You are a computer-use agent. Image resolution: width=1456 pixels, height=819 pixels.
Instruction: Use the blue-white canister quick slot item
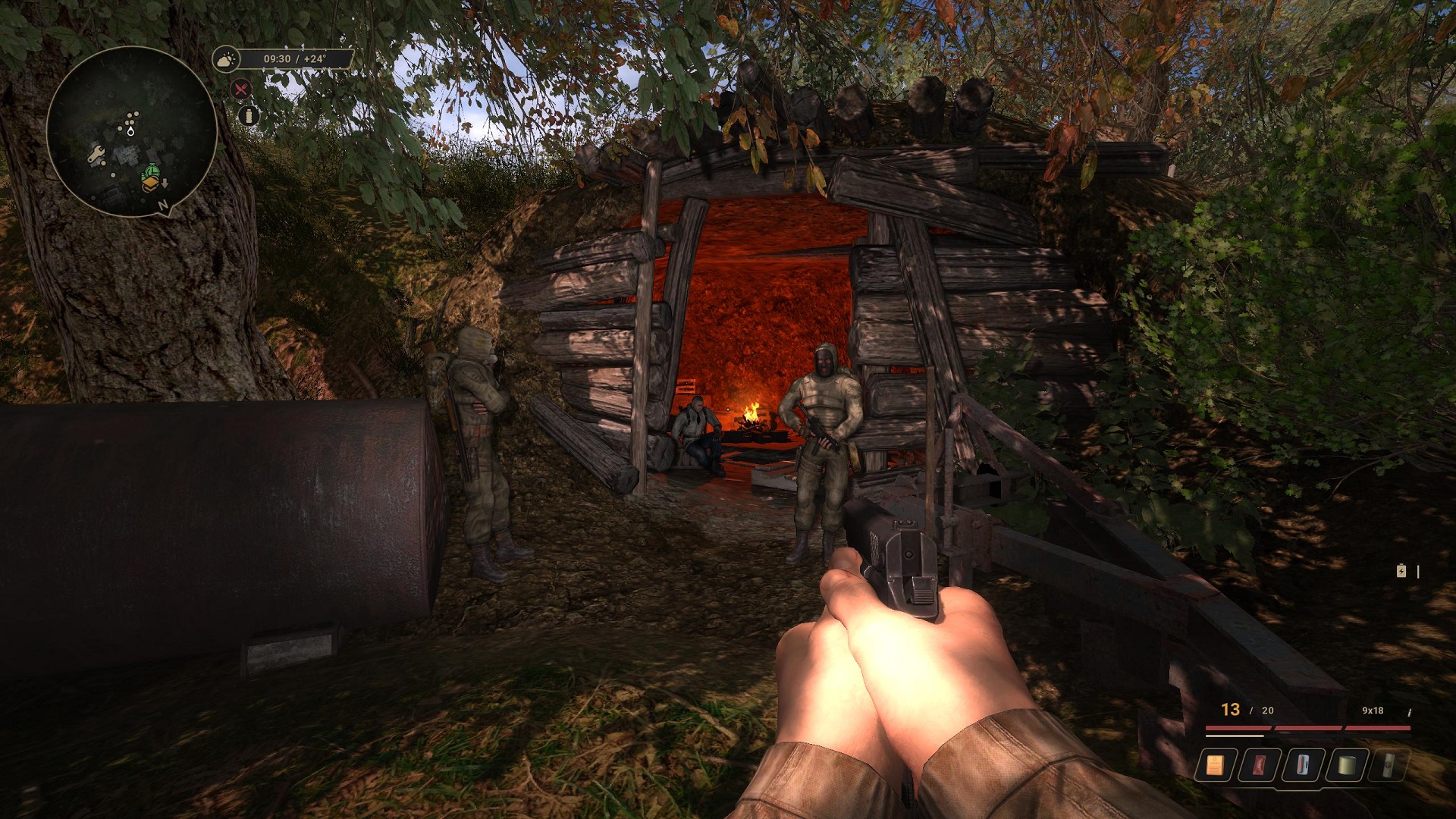[1302, 765]
